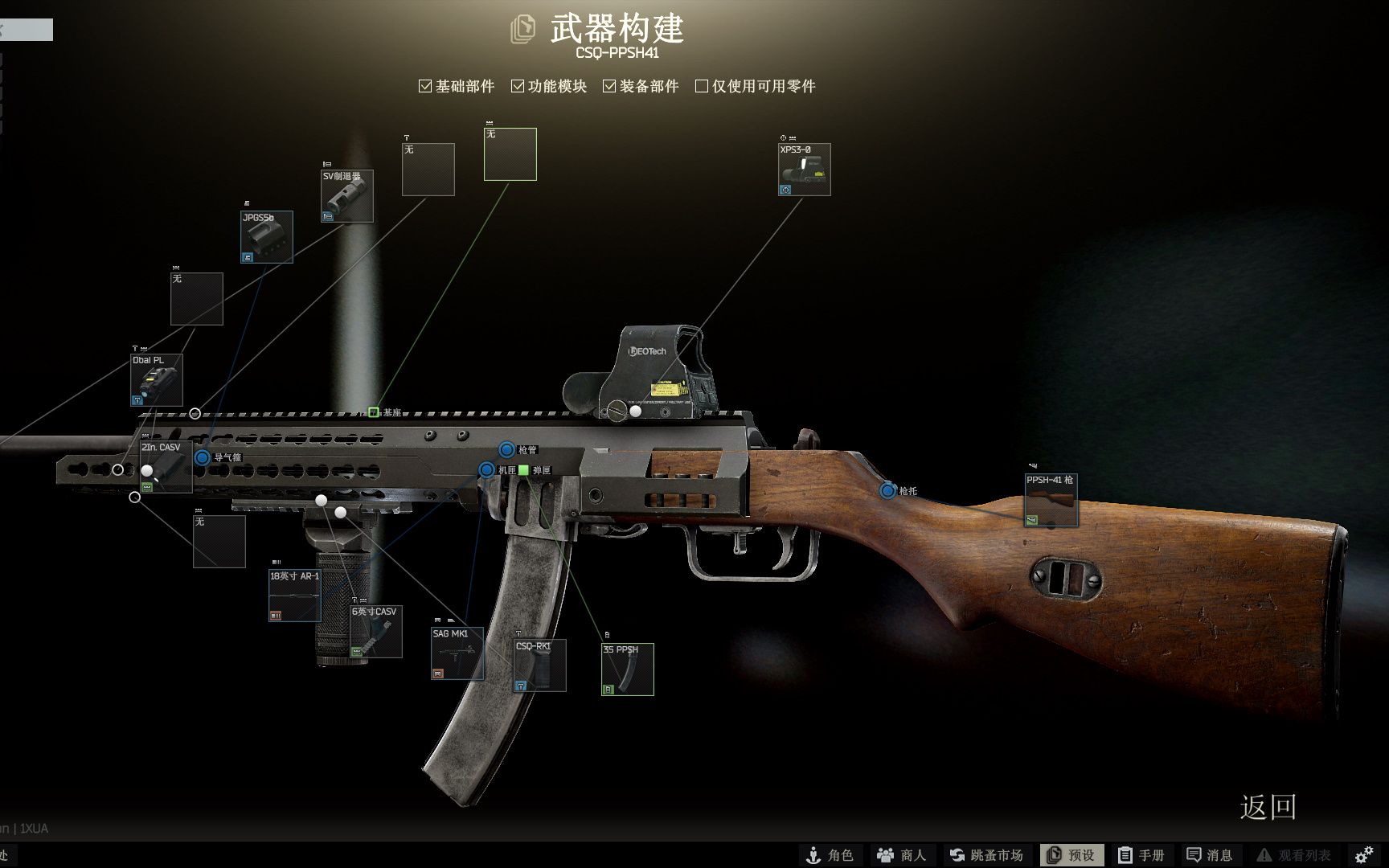The width and height of the screenshot is (1389, 868).
Task: Select the SV消音器 suppressor thumbnail
Action: pyautogui.click(x=346, y=196)
